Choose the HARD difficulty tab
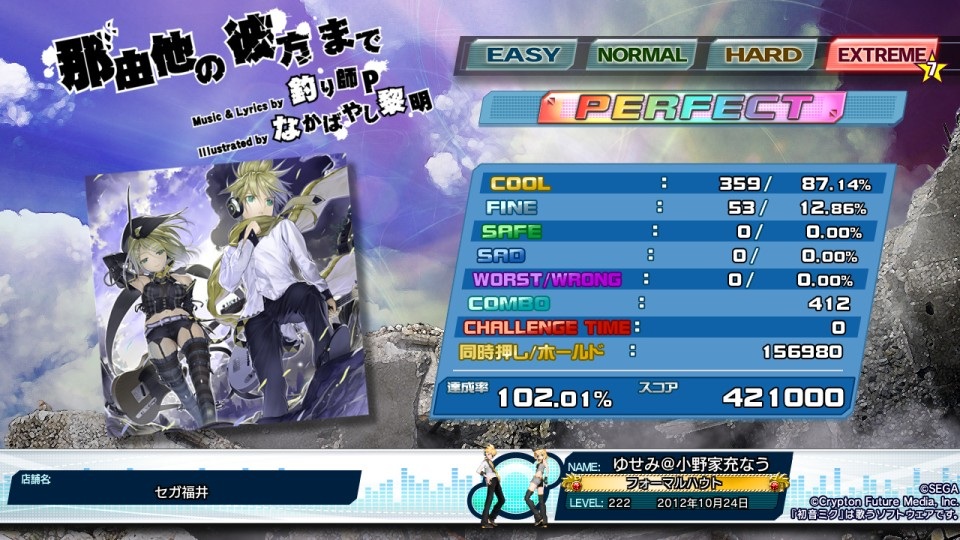 [x=762, y=56]
